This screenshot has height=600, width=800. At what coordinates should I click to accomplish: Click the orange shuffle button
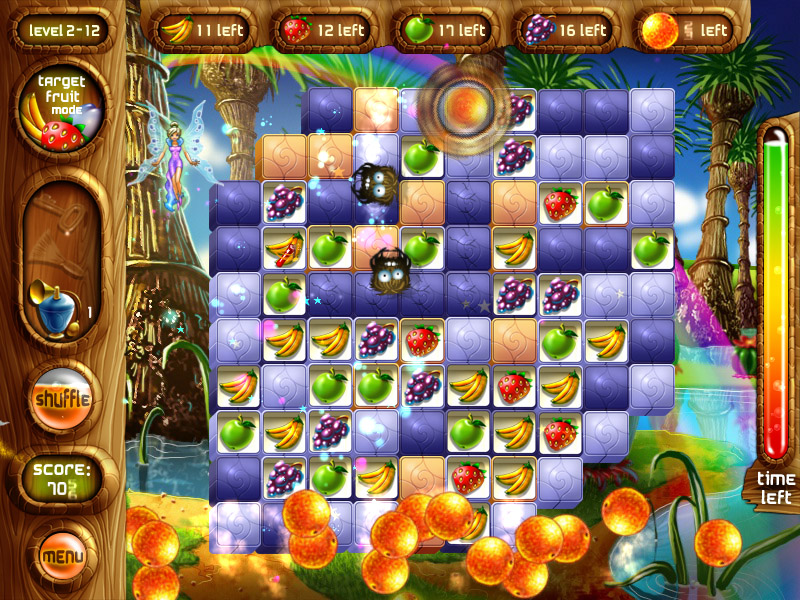62,398
